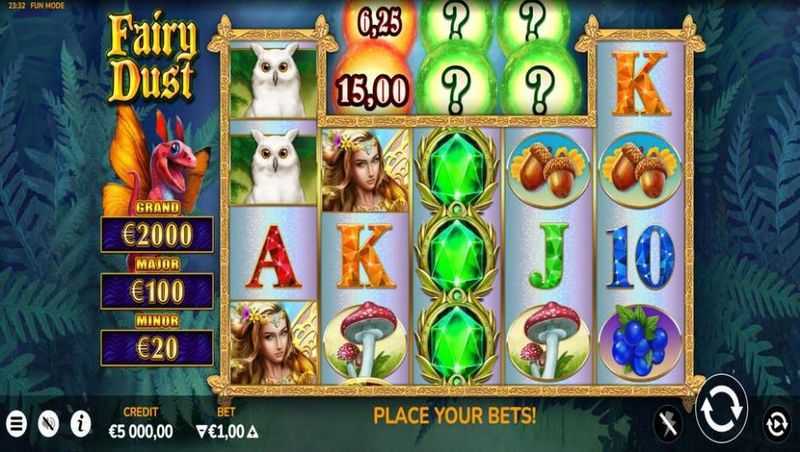The image size is (800, 452).
Task: Toggle the turbo lightning mode
Action: [x=667, y=422]
